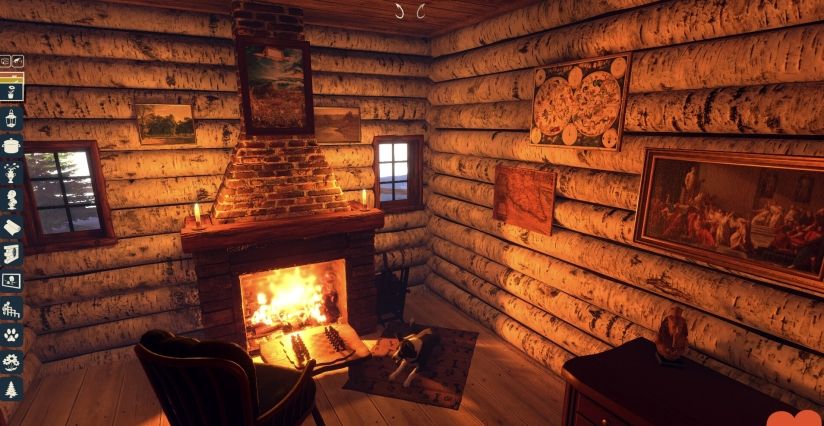
Task: Open the paw print pets category
Action: pyautogui.click(x=12, y=335)
